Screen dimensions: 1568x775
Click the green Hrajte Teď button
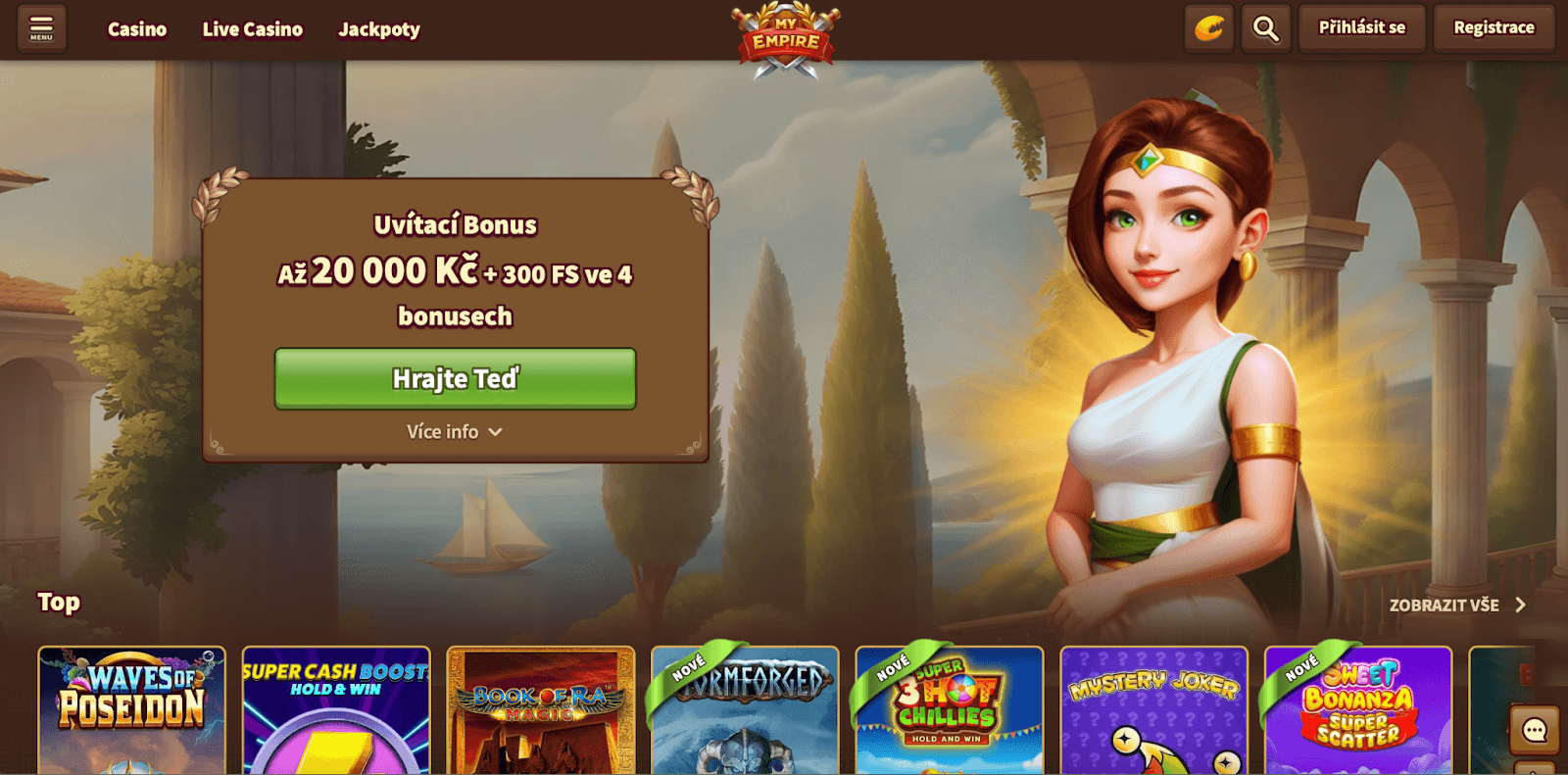(x=455, y=378)
